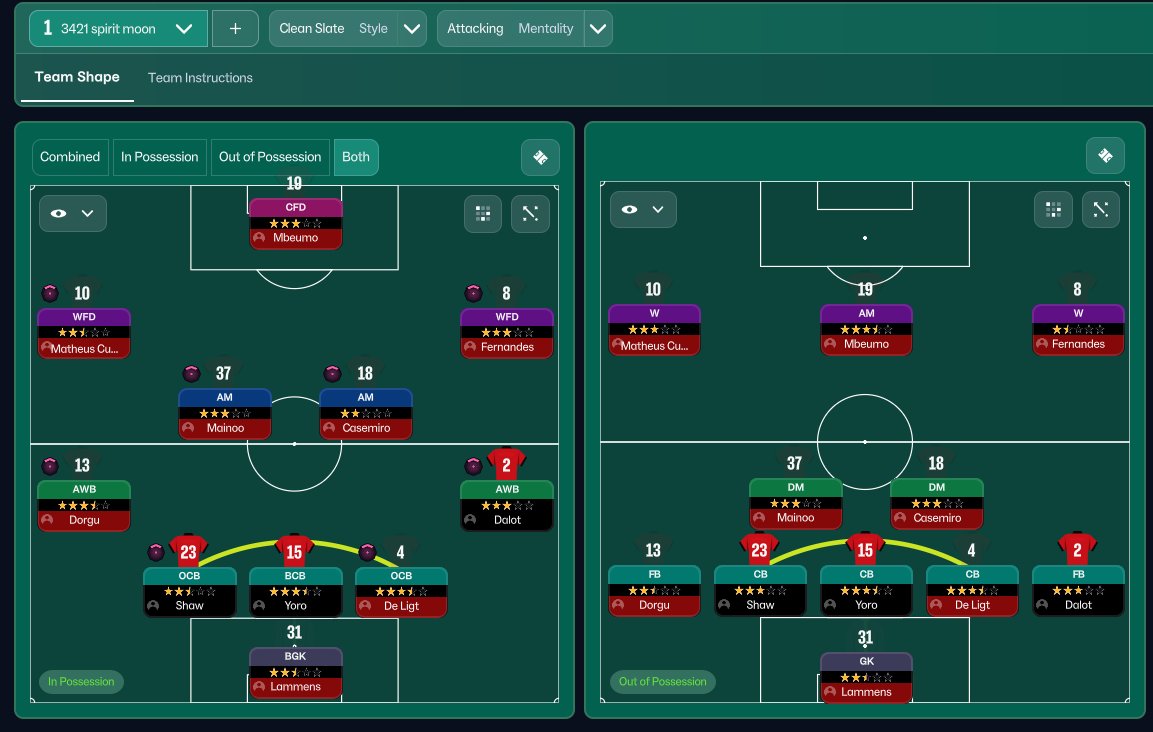Select the Team Shape tab

click(77, 77)
